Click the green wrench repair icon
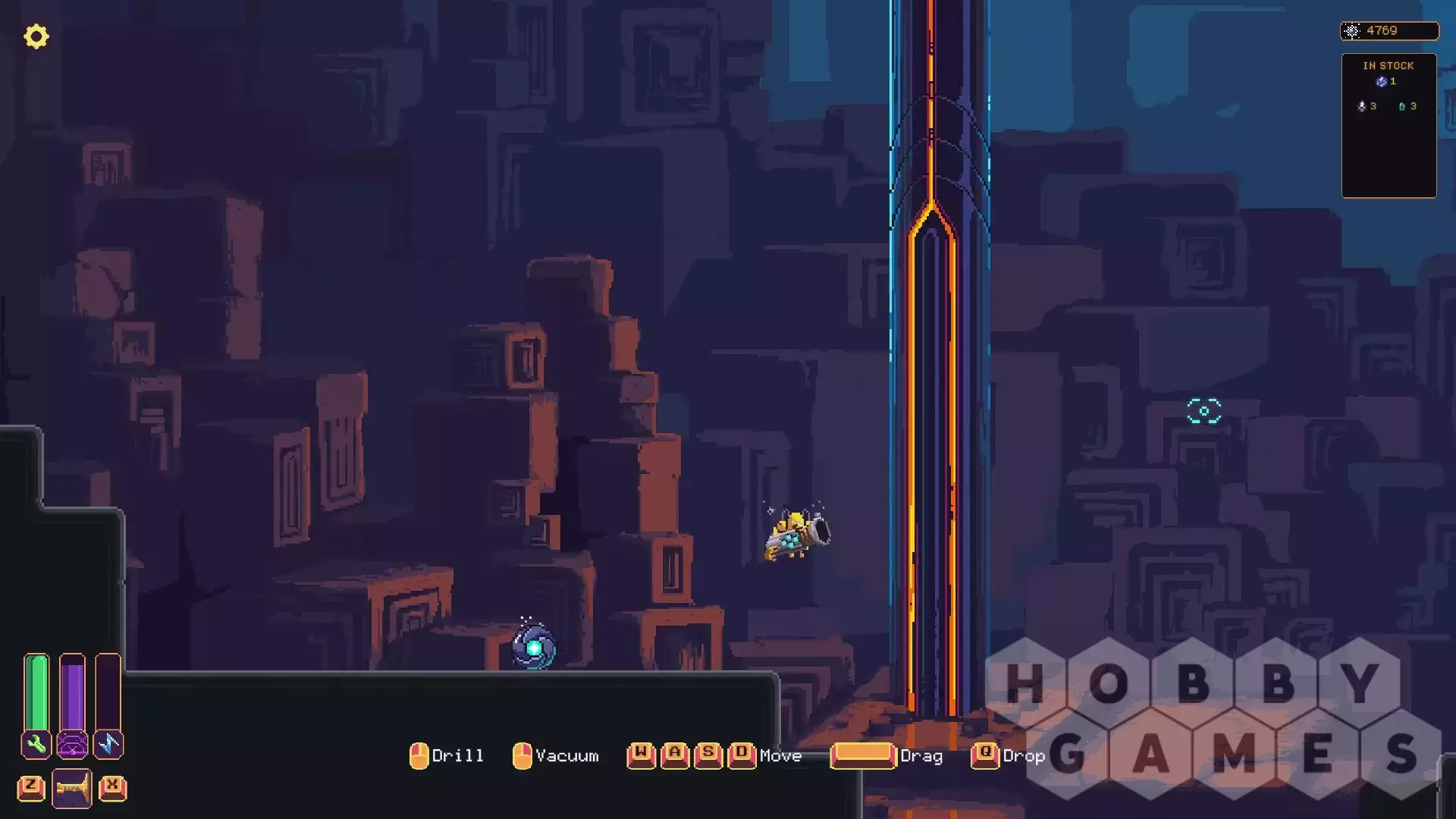The width and height of the screenshot is (1456, 819). coord(36,745)
